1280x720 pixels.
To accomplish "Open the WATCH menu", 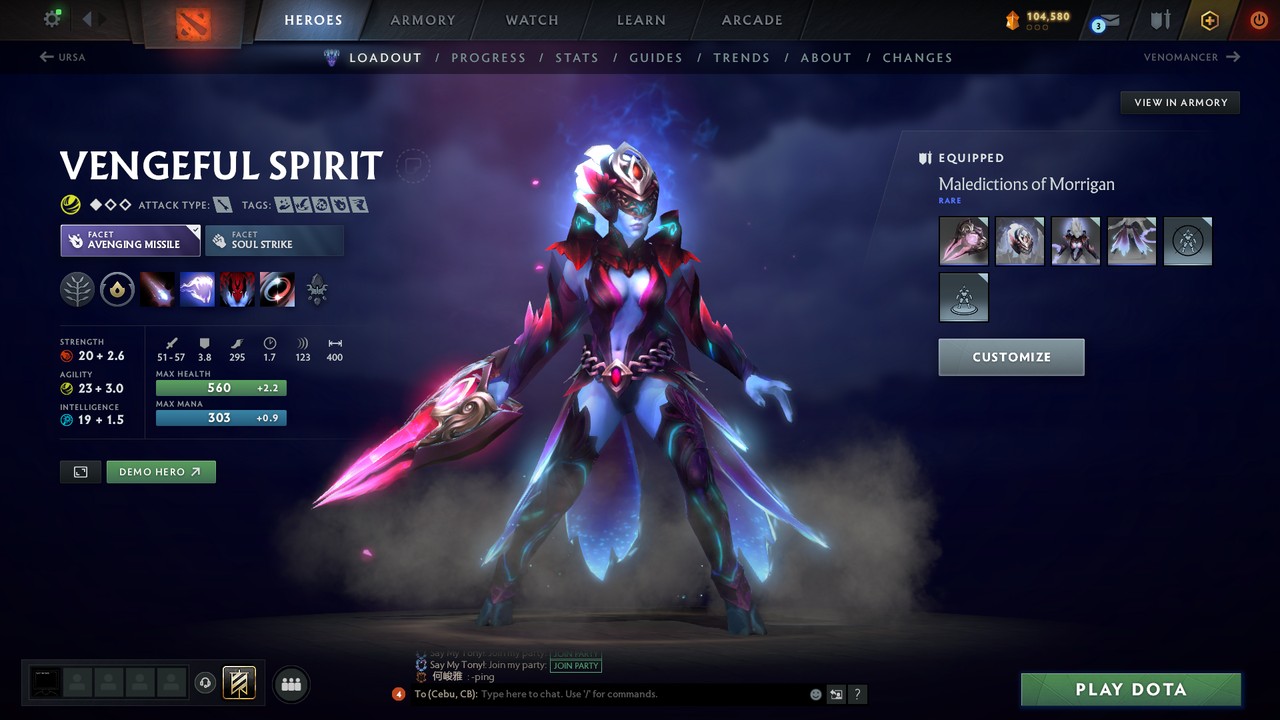I will point(531,20).
